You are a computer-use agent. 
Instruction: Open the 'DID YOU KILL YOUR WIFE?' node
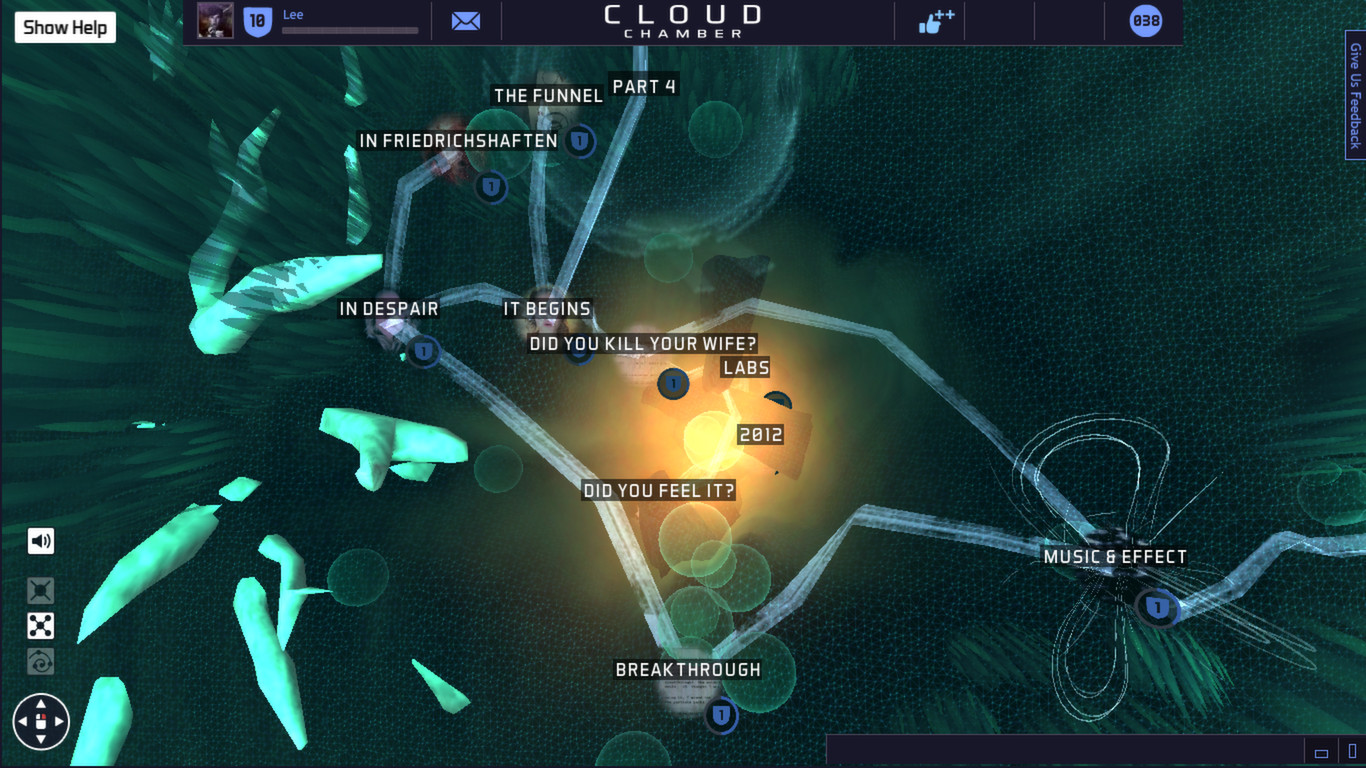tap(673, 384)
